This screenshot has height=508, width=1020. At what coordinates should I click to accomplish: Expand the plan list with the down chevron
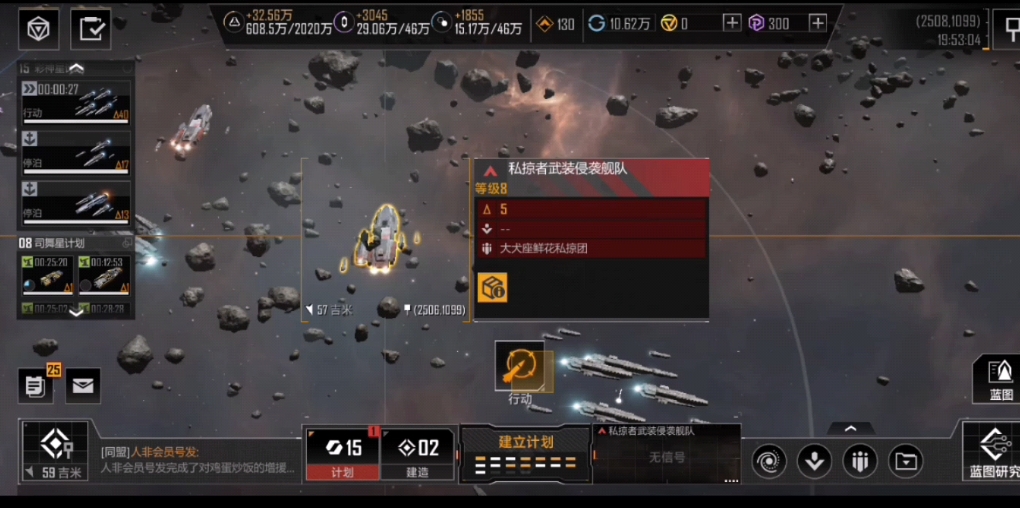76,312
